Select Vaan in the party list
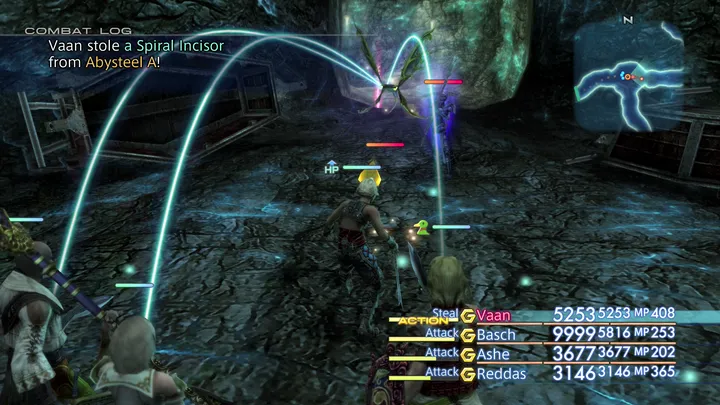 [494, 315]
